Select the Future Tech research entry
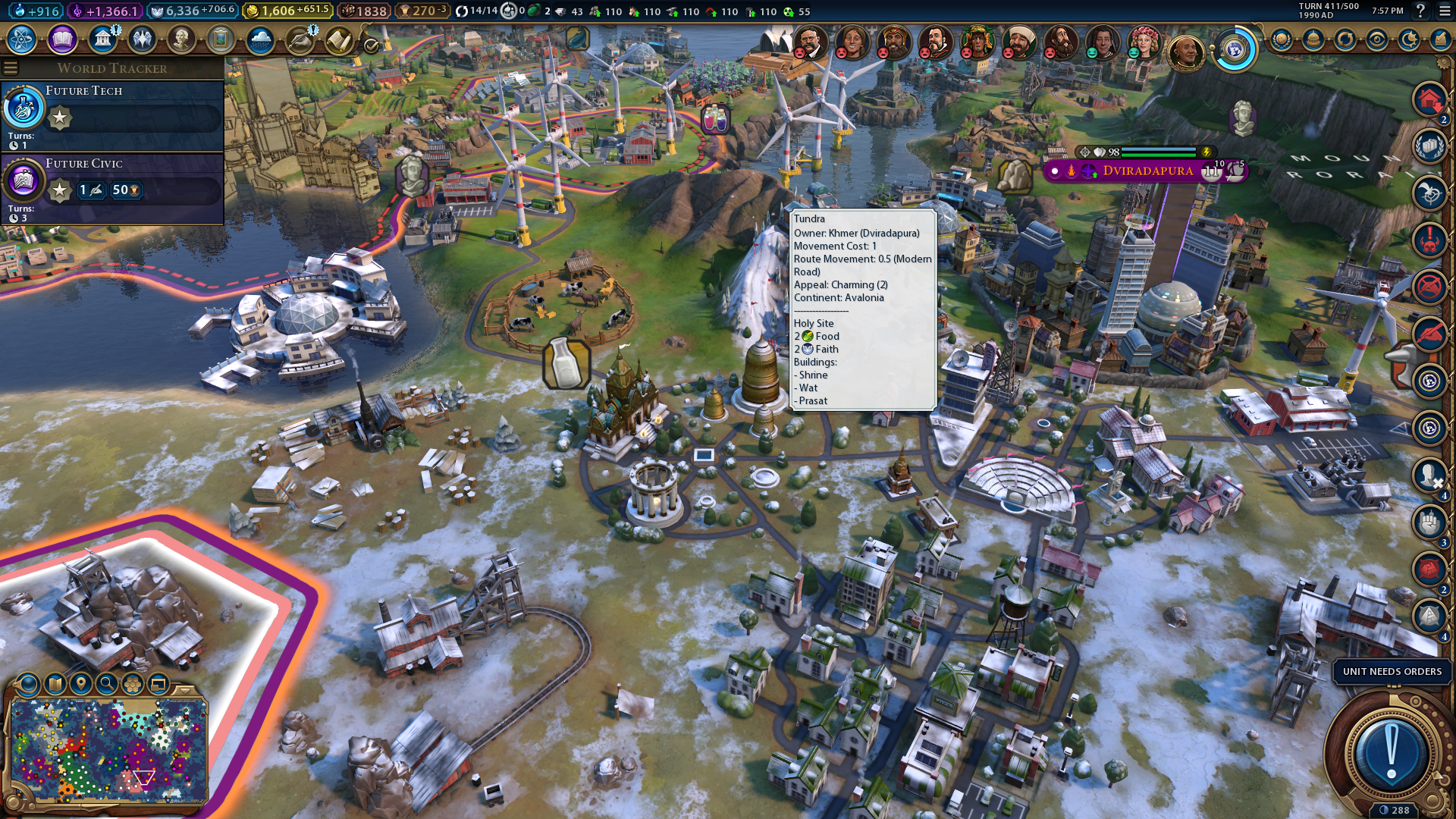Image resolution: width=1456 pixels, height=819 pixels. pos(112,115)
